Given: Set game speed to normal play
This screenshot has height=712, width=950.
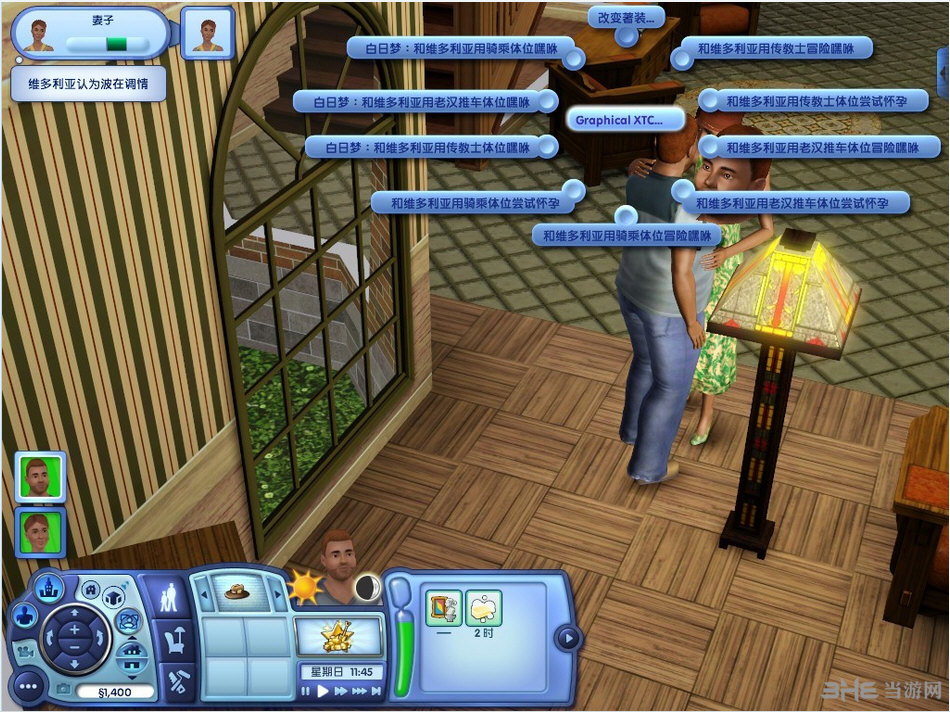Looking at the screenshot, I should point(323,690).
